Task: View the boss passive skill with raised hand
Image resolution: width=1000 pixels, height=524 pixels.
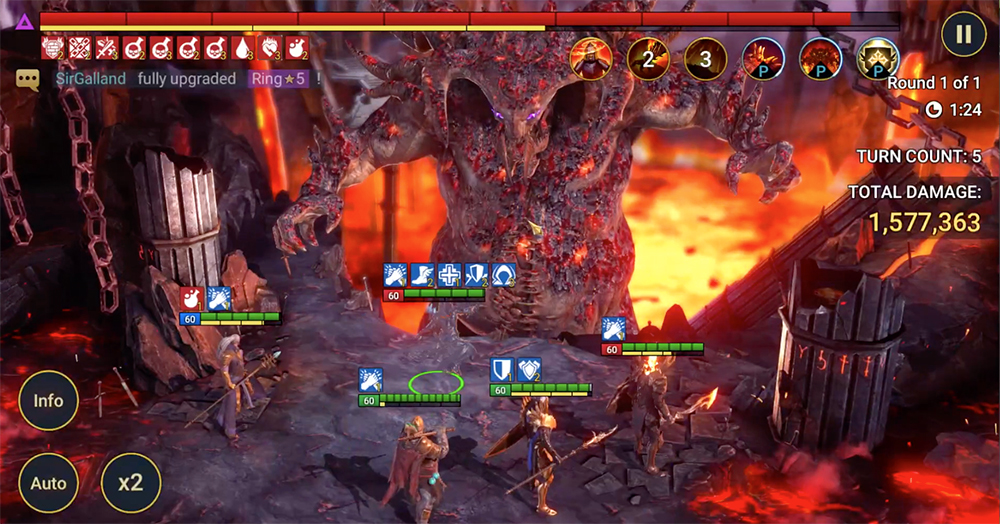Action: point(763,59)
